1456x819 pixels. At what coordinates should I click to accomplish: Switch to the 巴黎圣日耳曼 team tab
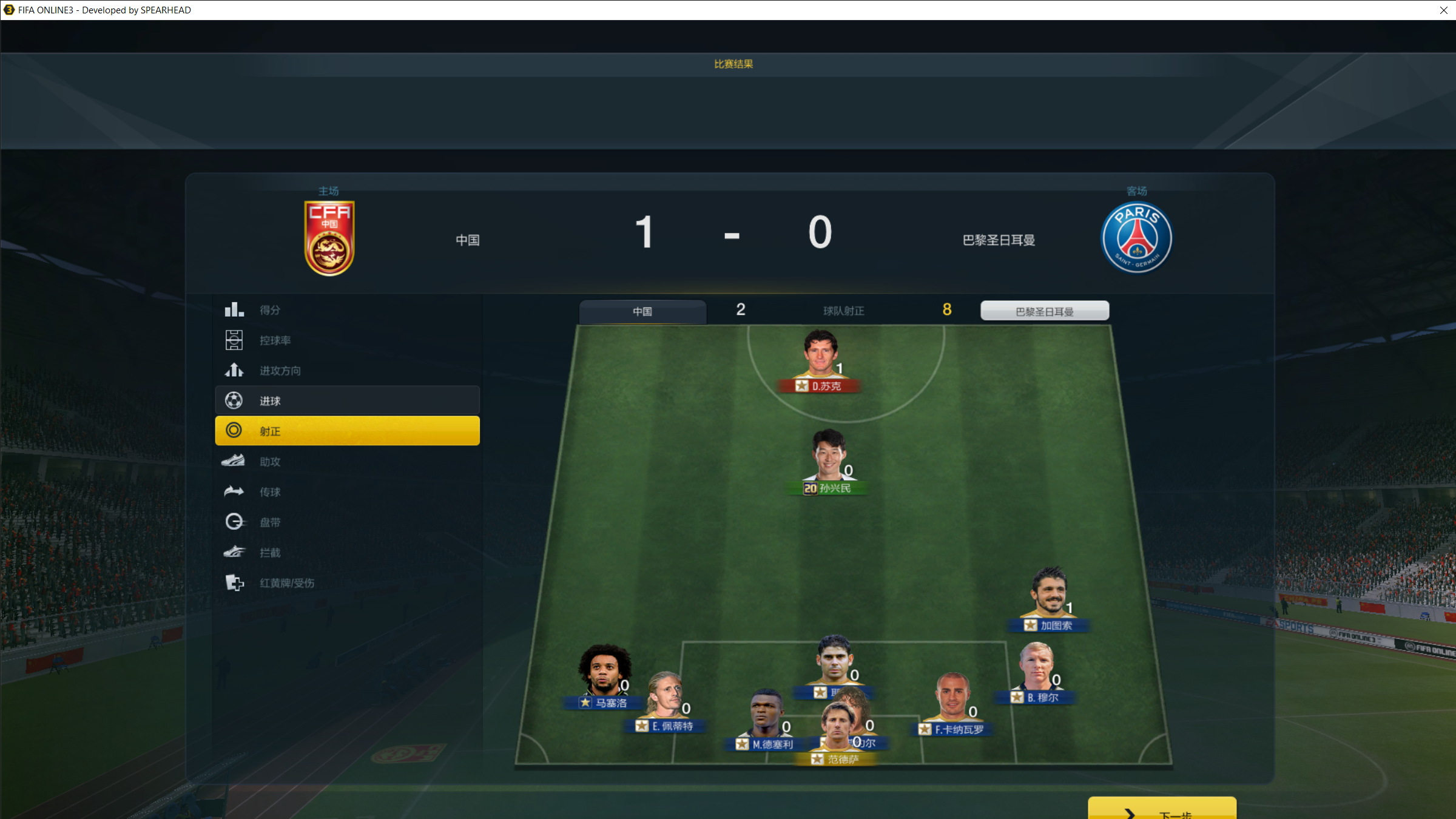(1044, 311)
